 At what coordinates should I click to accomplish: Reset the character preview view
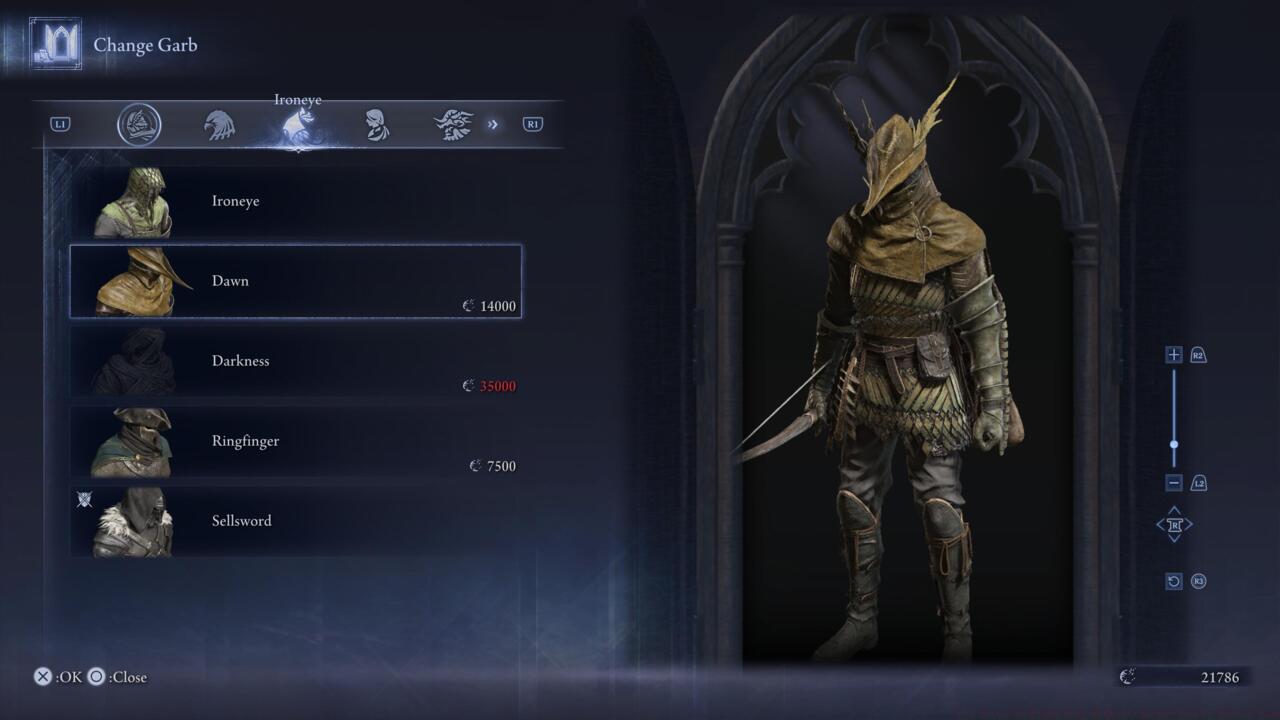[1174, 581]
